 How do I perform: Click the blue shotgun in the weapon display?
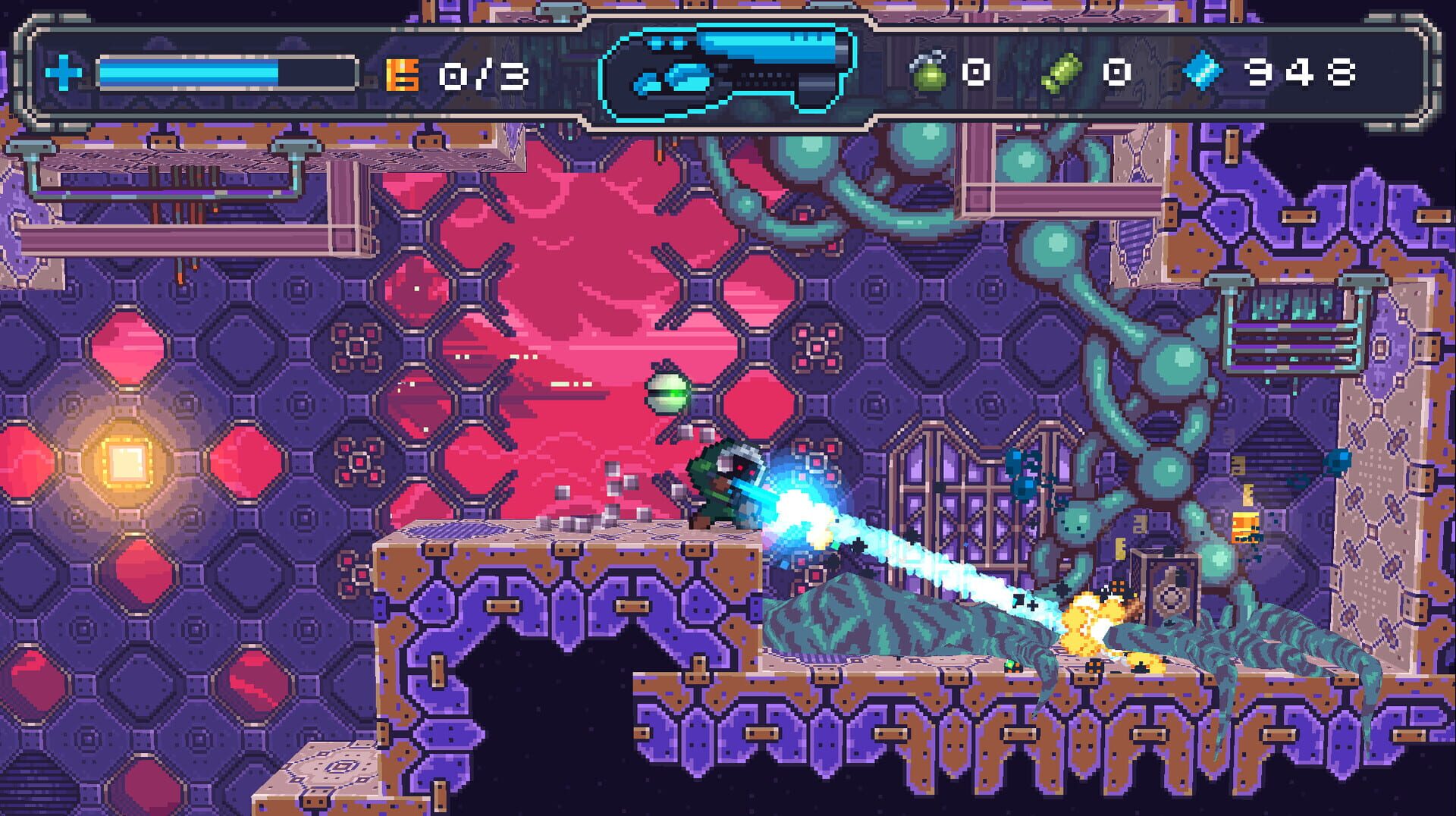click(728, 68)
